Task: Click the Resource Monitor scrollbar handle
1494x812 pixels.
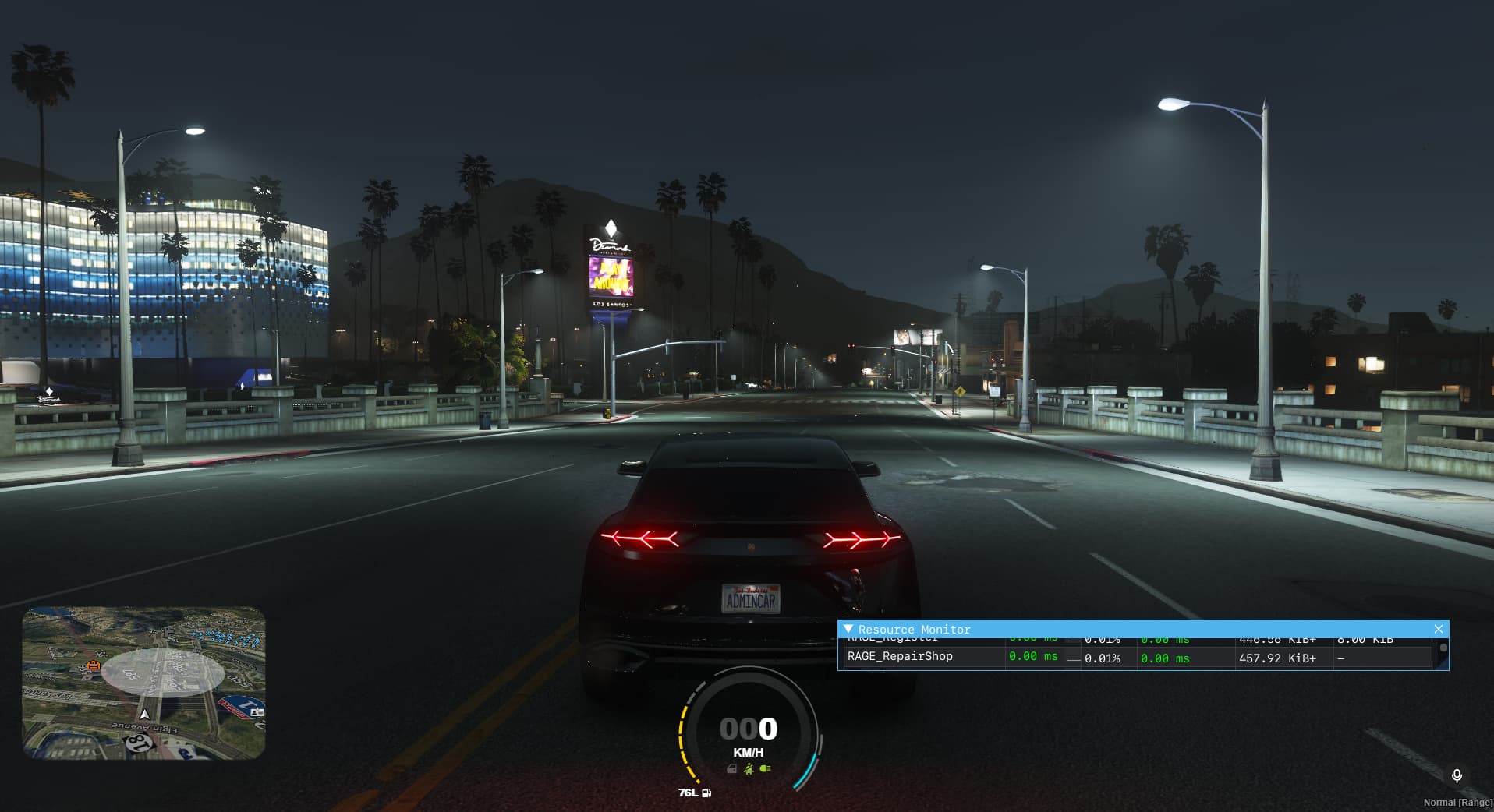Action: [x=1443, y=648]
